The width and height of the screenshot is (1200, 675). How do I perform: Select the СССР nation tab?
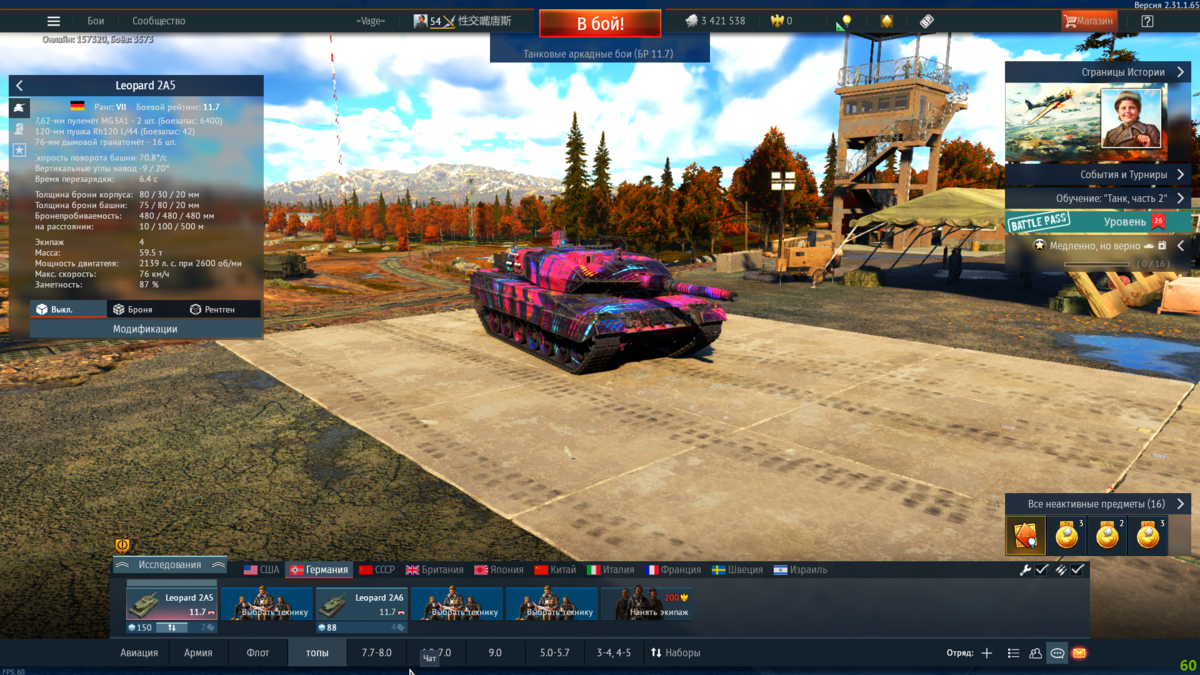tap(377, 570)
